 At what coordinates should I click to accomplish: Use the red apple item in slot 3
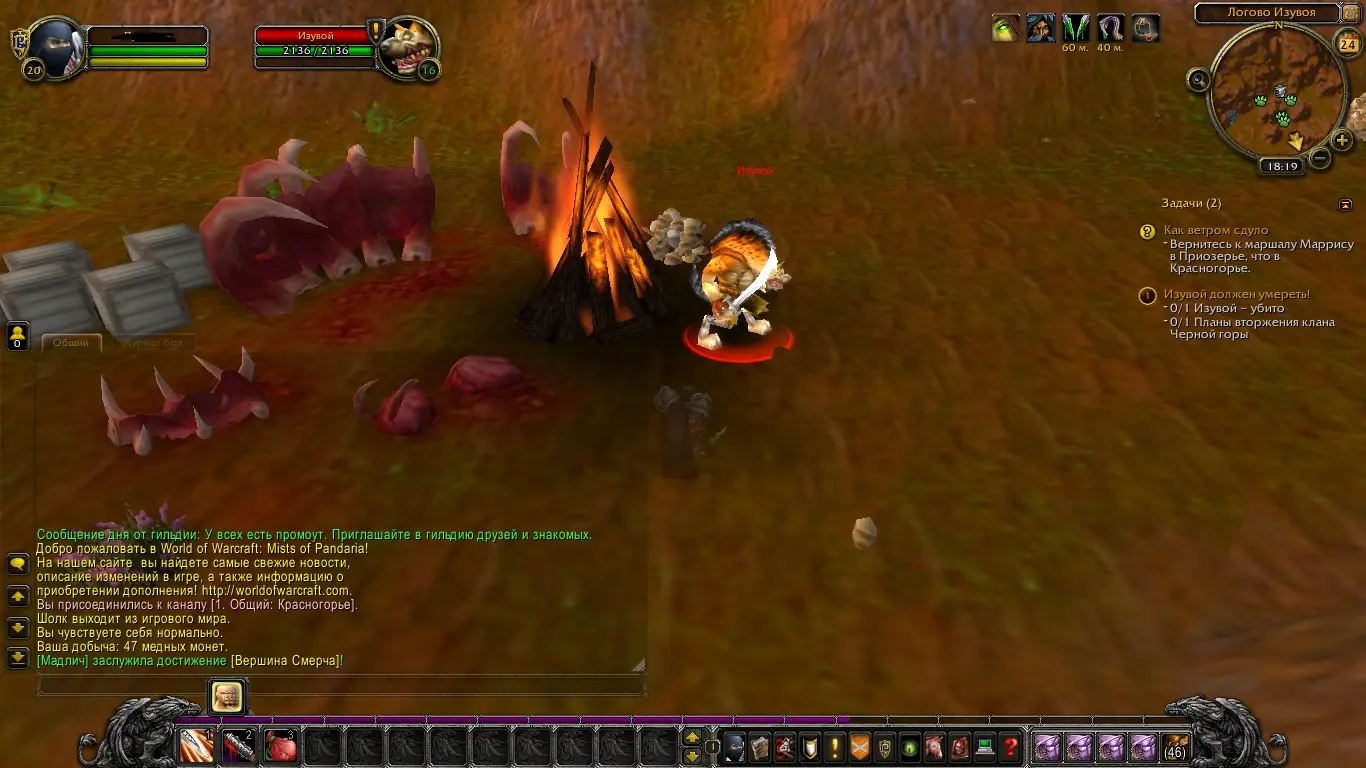pyautogui.click(x=281, y=746)
